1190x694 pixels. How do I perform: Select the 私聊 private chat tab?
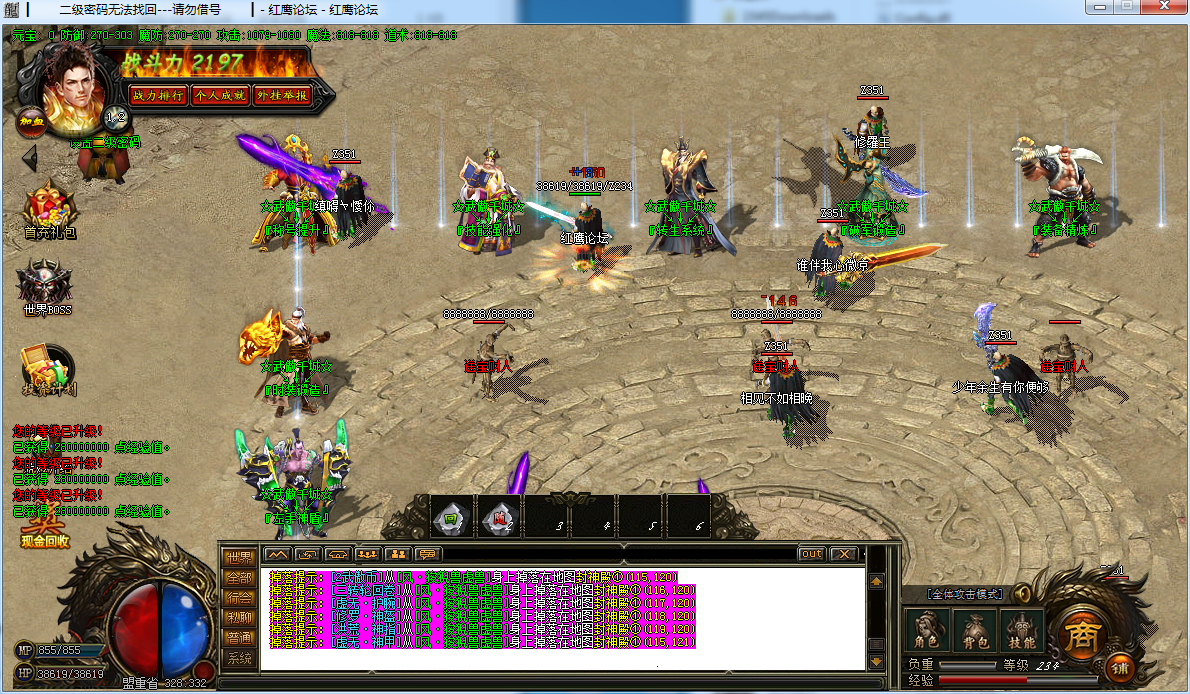239,618
